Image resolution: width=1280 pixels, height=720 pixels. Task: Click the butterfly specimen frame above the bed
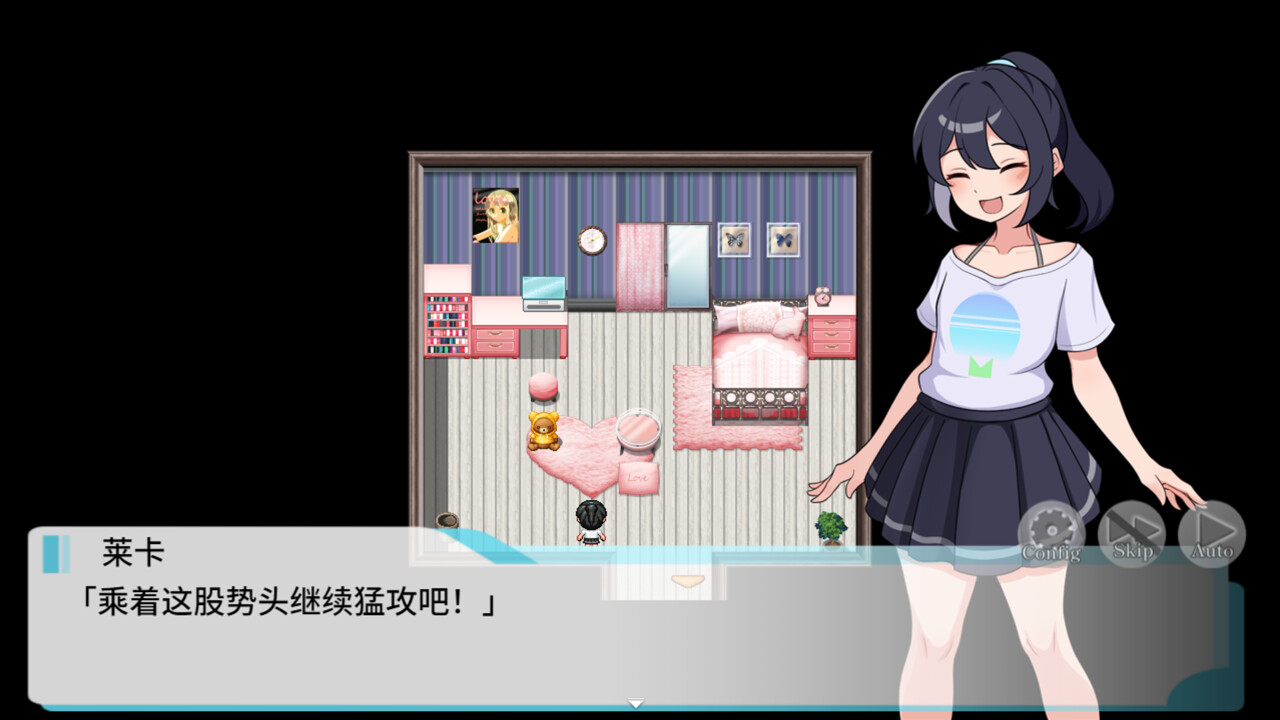735,240
